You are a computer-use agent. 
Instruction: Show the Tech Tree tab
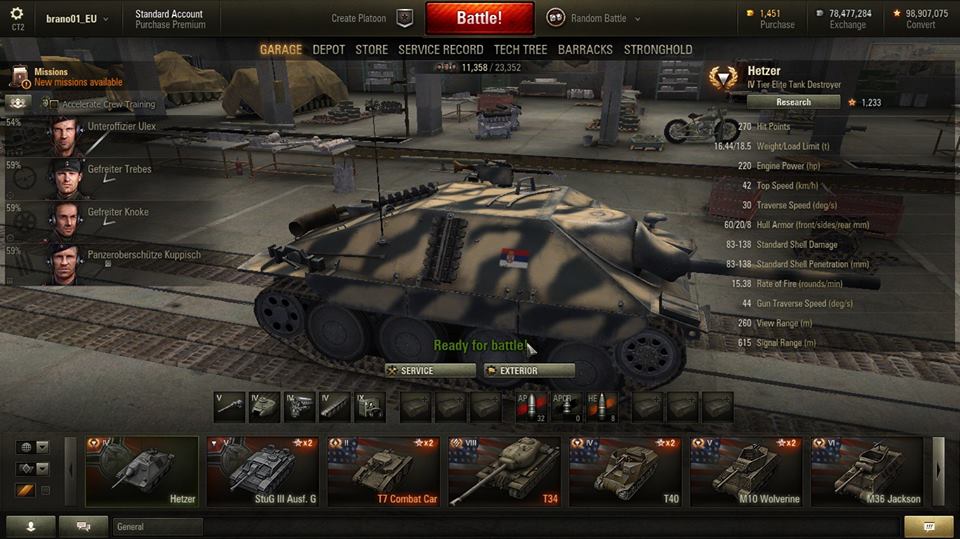[520, 49]
